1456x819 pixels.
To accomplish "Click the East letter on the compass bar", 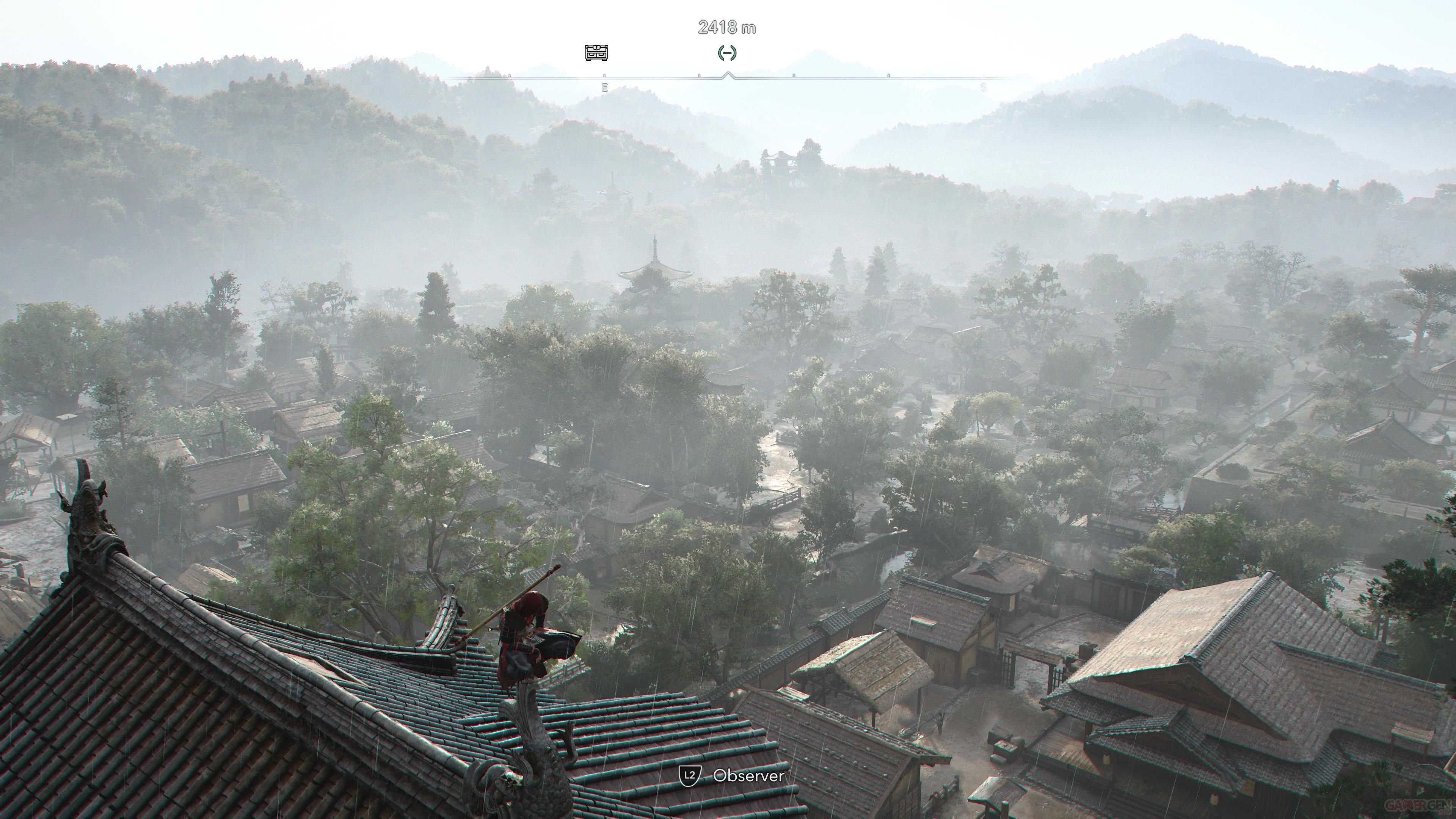I will point(604,88).
